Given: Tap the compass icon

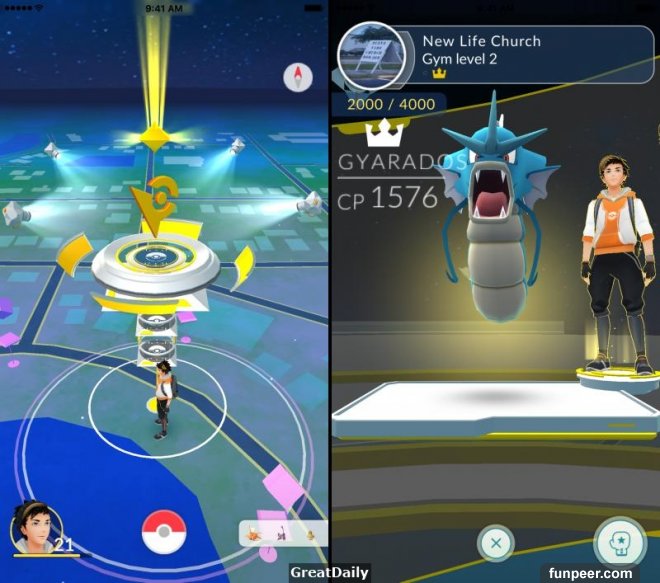Looking at the screenshot, I should (298, 77).
